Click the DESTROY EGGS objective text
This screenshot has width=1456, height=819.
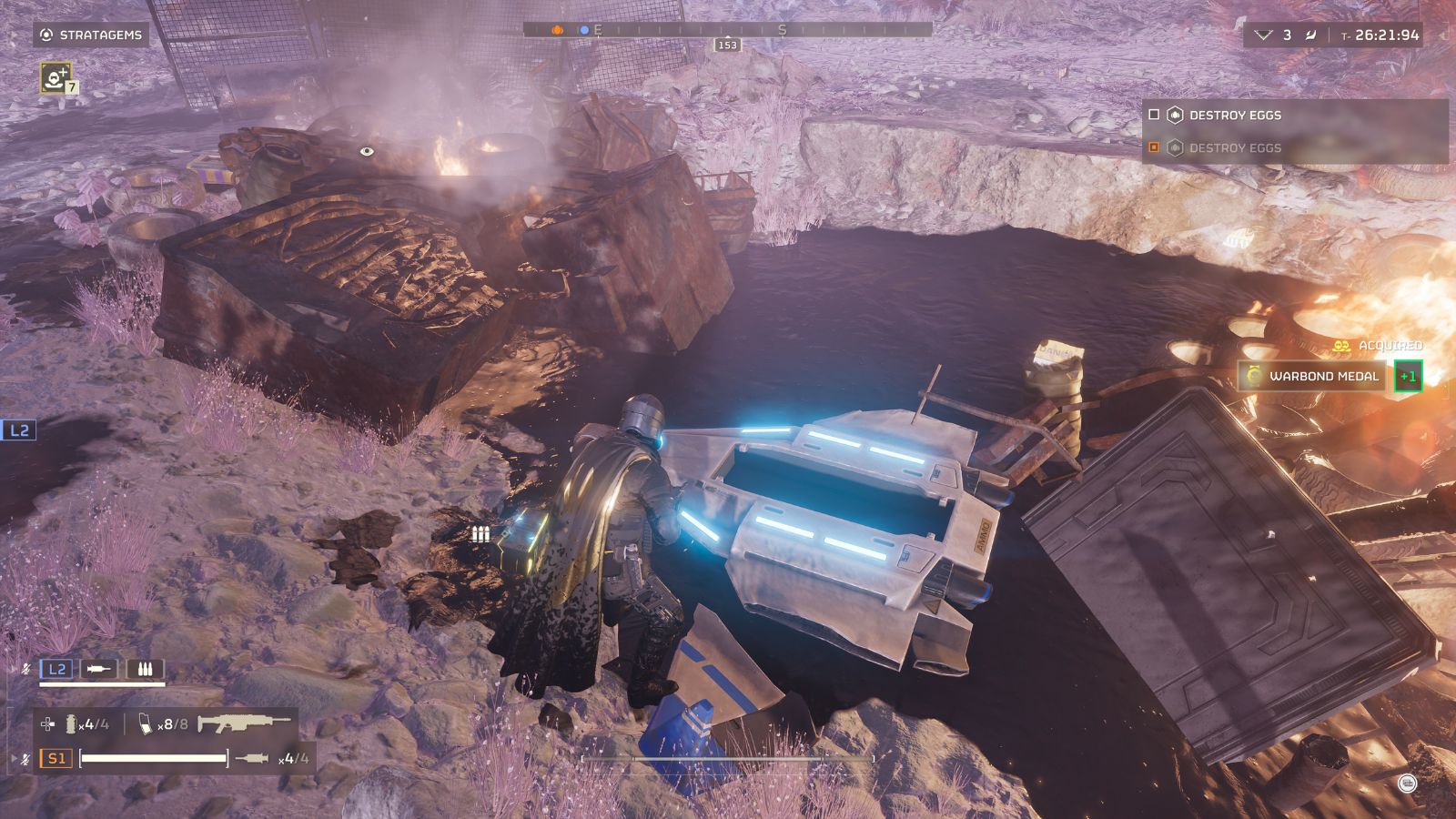pos(1234,115)
